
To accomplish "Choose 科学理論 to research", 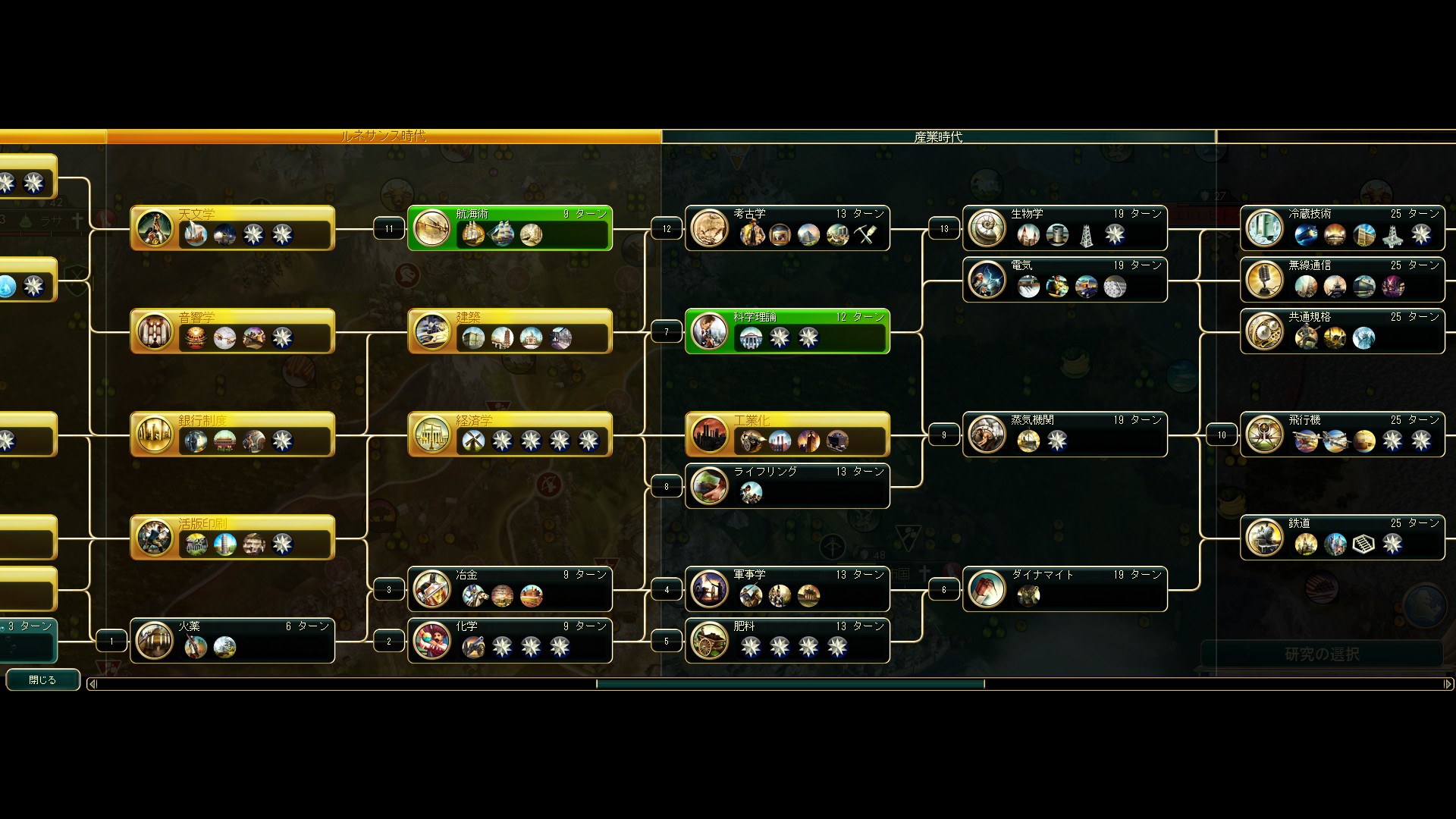I will tap(787, 331).
